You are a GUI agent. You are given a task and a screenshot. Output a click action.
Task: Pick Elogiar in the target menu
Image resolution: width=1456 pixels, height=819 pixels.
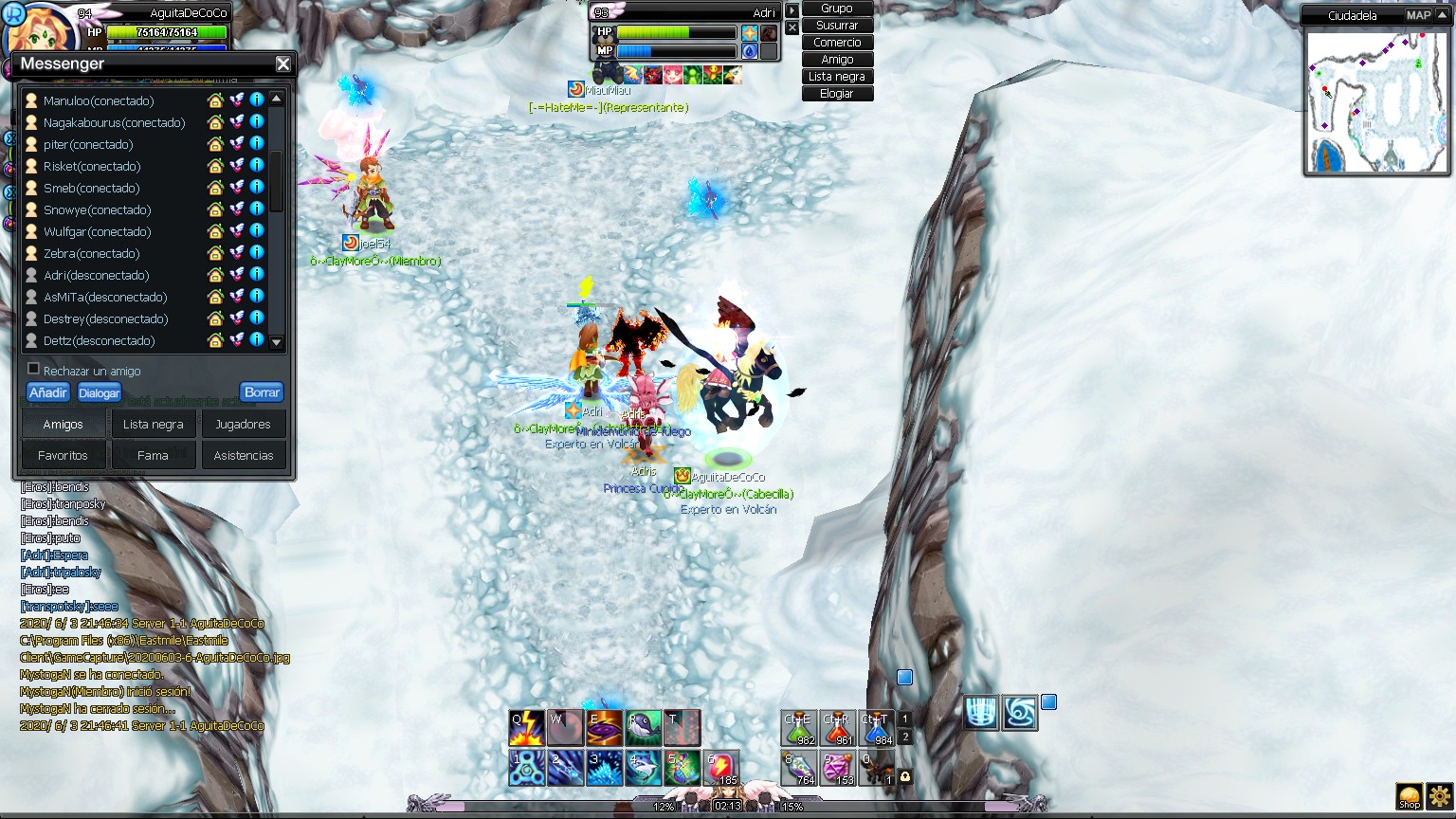coord(837,94)
